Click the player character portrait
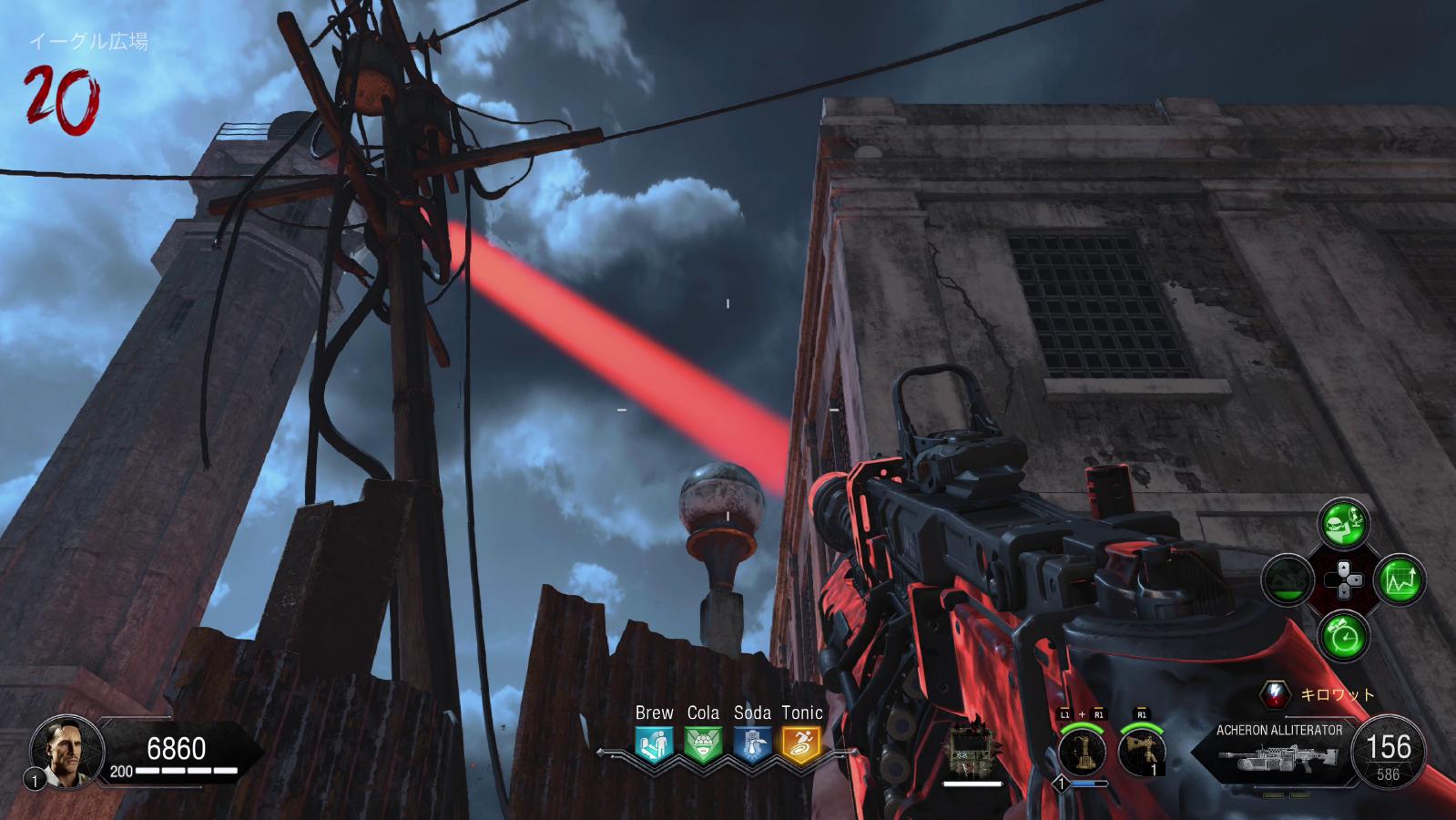1456x820 pixels. tap(59, 750)
